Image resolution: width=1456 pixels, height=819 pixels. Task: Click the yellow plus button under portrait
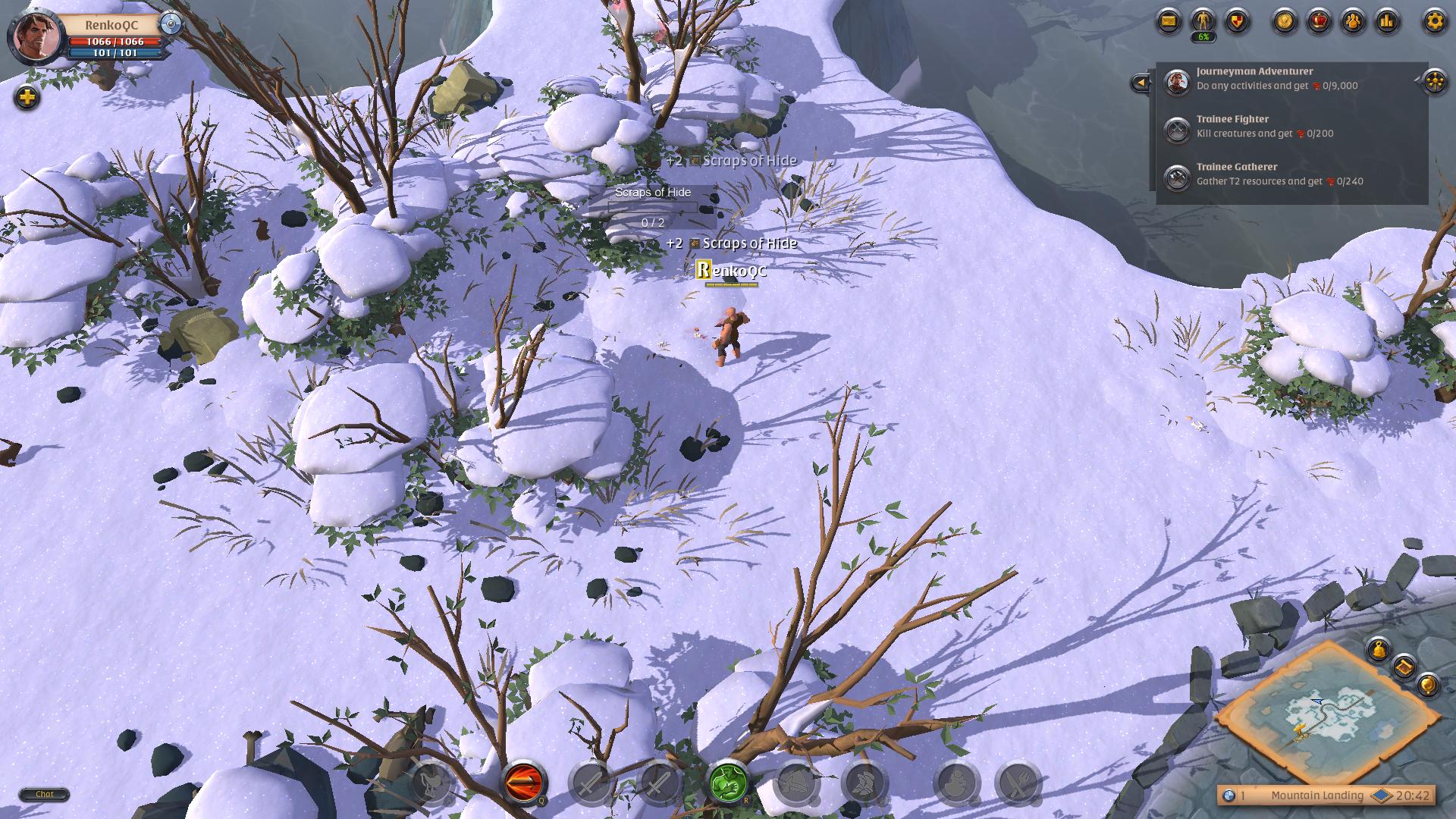pyautogui.click(x=27, y=97)
